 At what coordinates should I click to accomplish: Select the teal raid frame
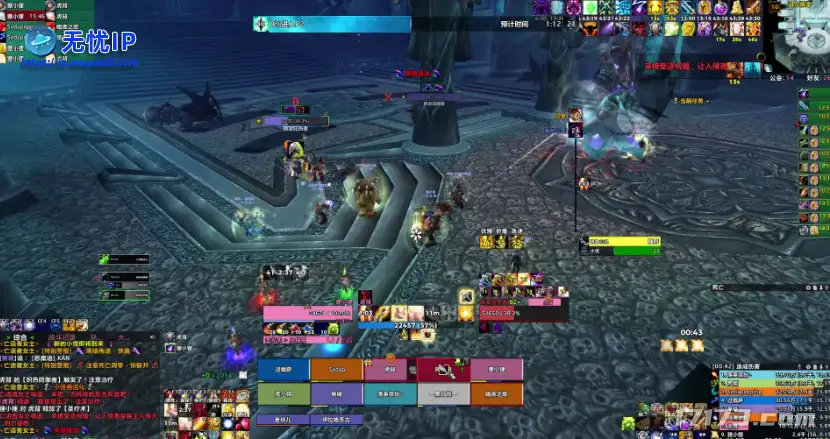pyautogui.click(x=391, y=395)
